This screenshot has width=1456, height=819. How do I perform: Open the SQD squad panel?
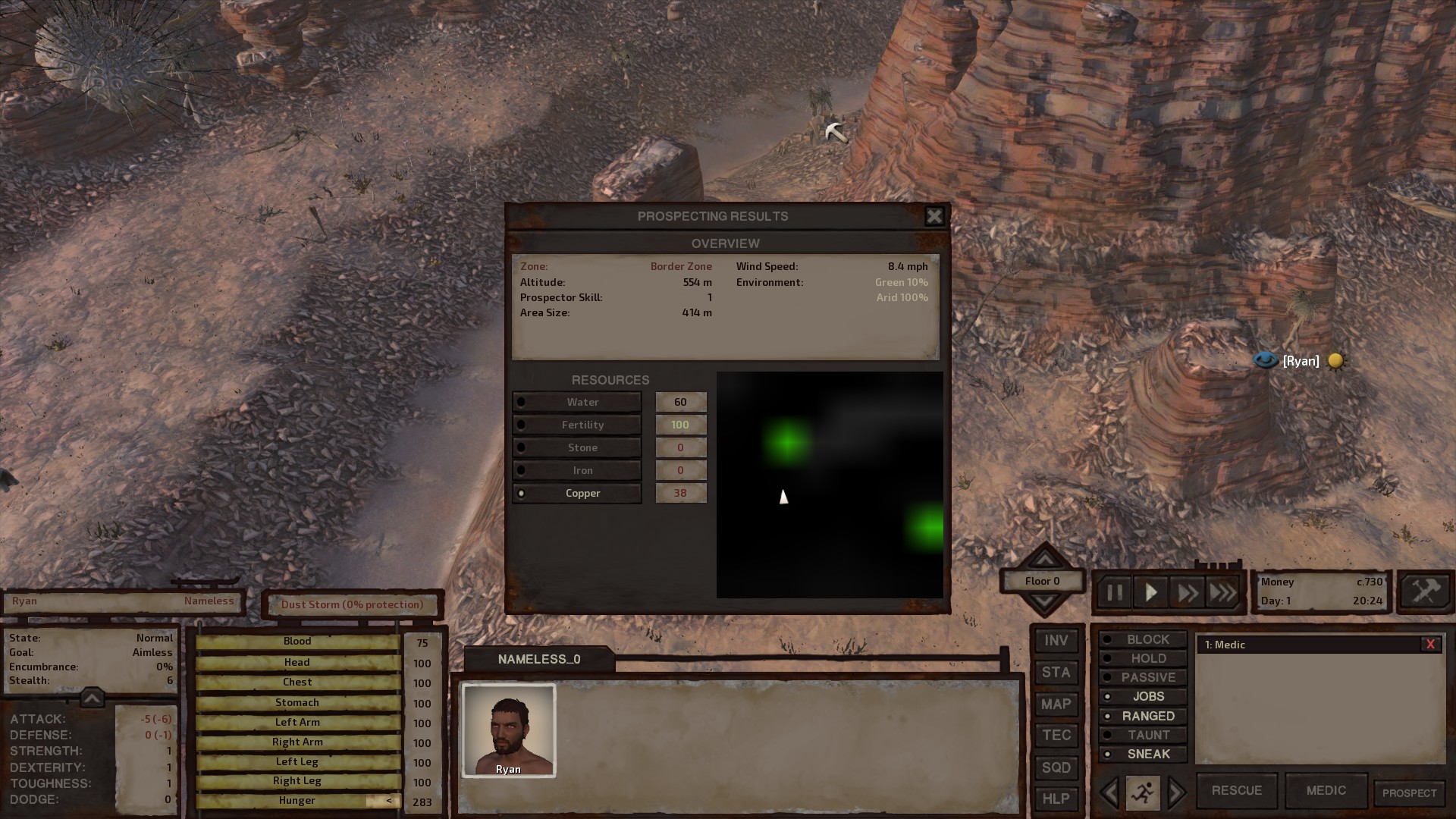coord(1056,767)
